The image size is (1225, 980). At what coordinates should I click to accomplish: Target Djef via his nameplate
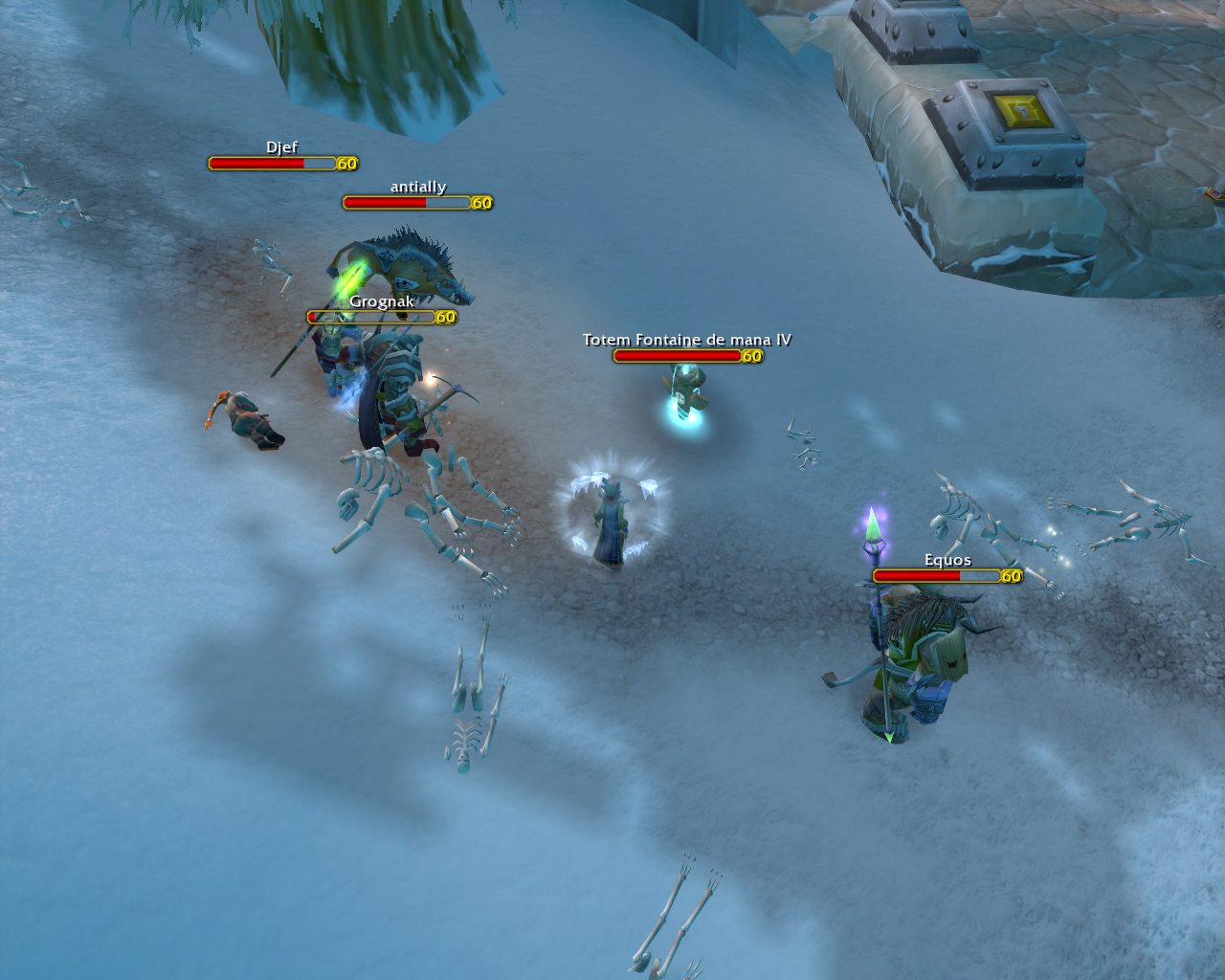point(273,164)
